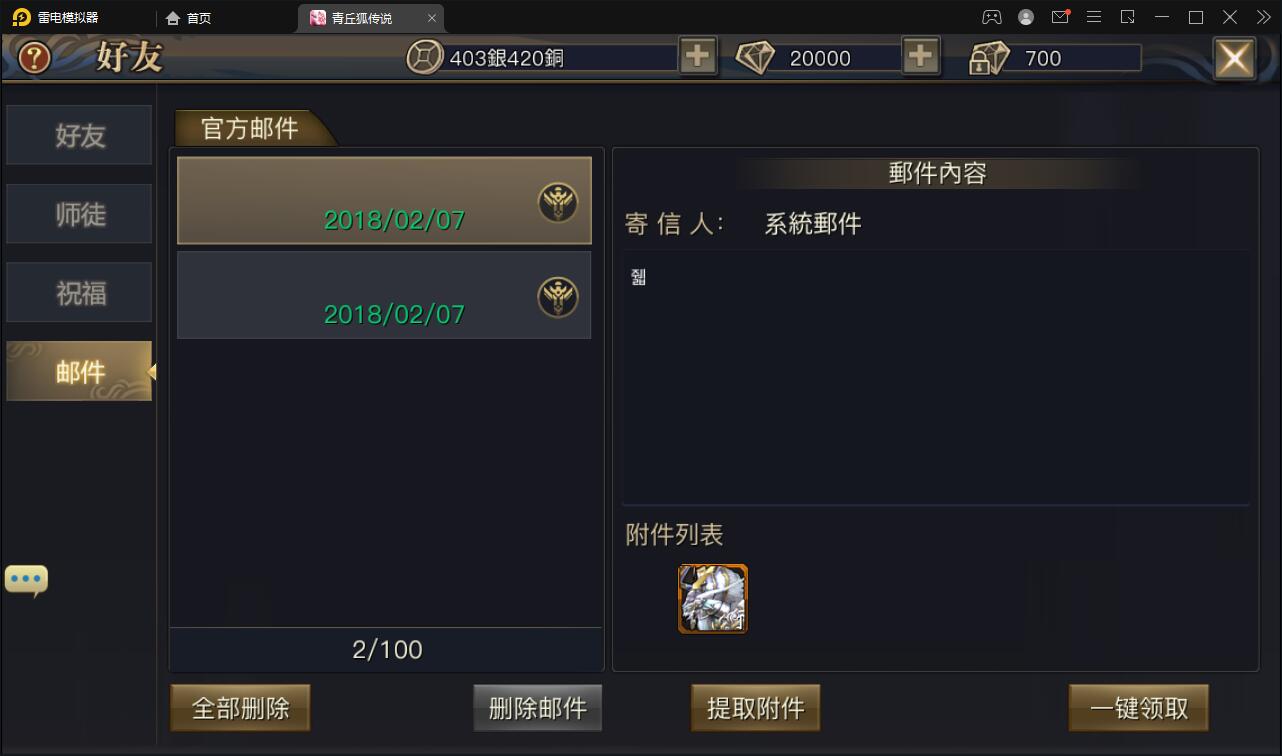
Task: Open the chat bubble icon on the left edge
Action: coord(26,578)
